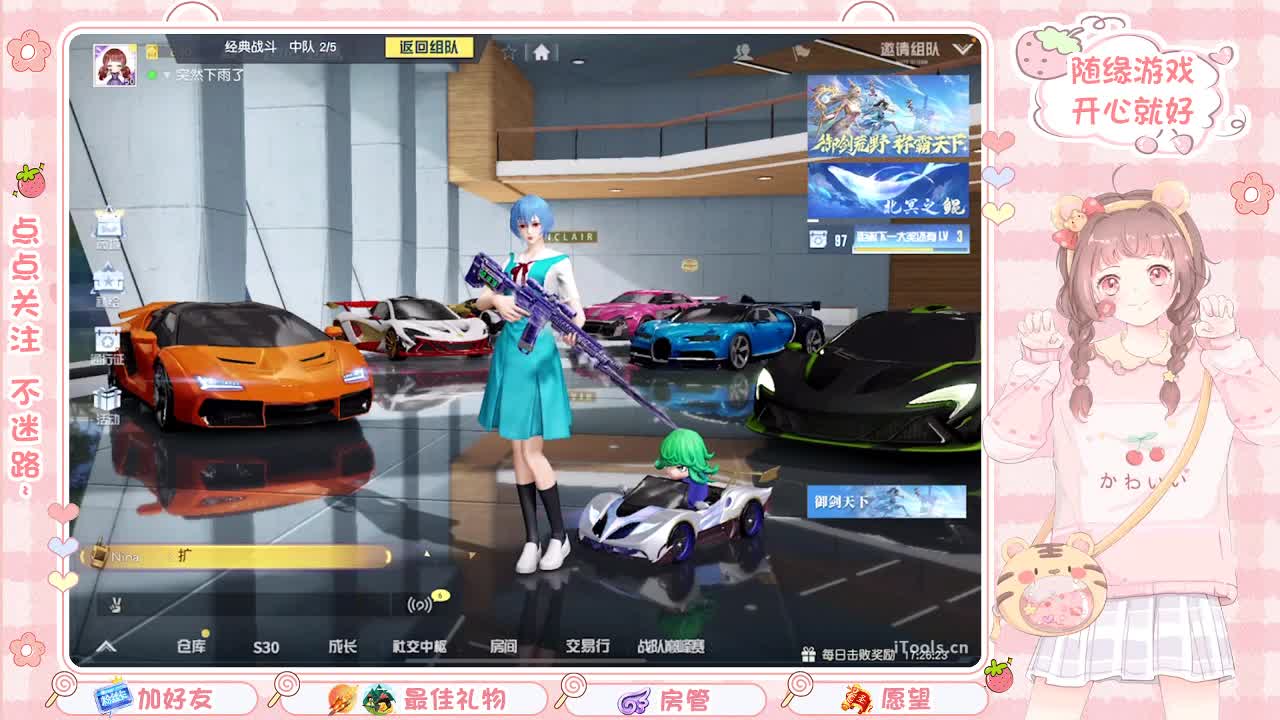
Task: Expand the 邀请组队 chevron dropdown
Action: (962, 49)
